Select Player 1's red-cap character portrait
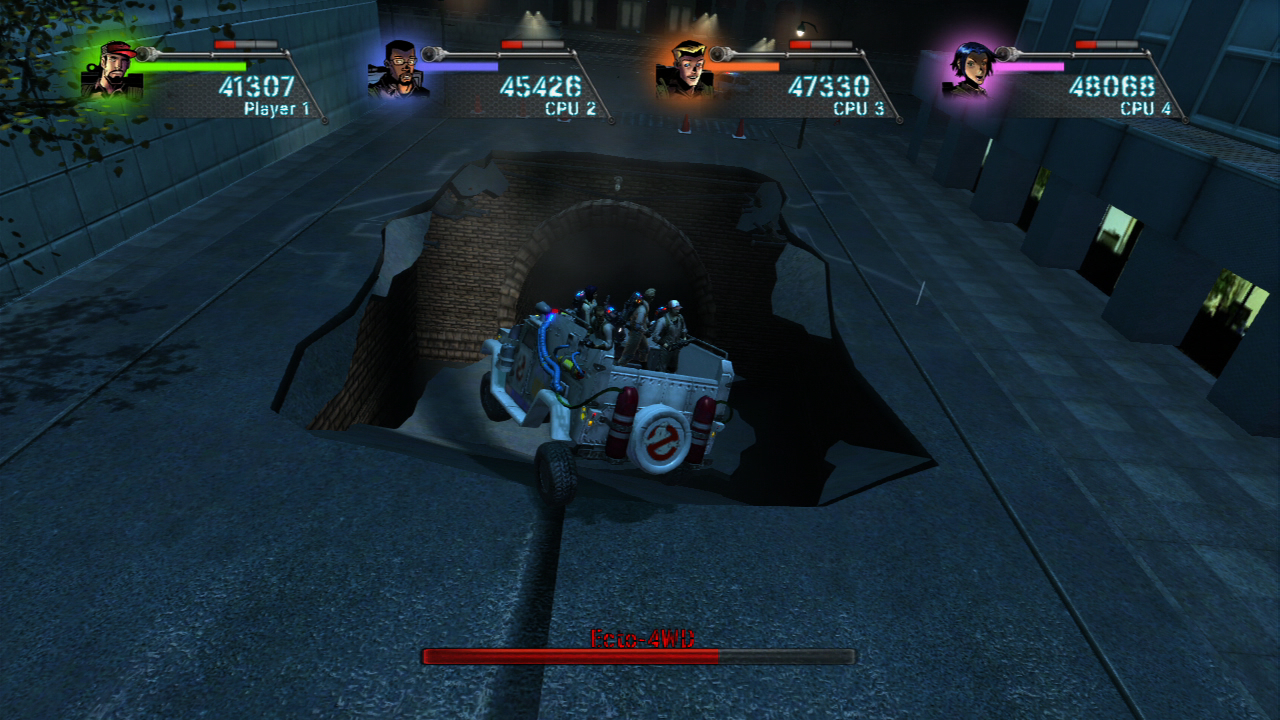The image size is (1280, 720). pyautogui.click(x=112, y=70)
